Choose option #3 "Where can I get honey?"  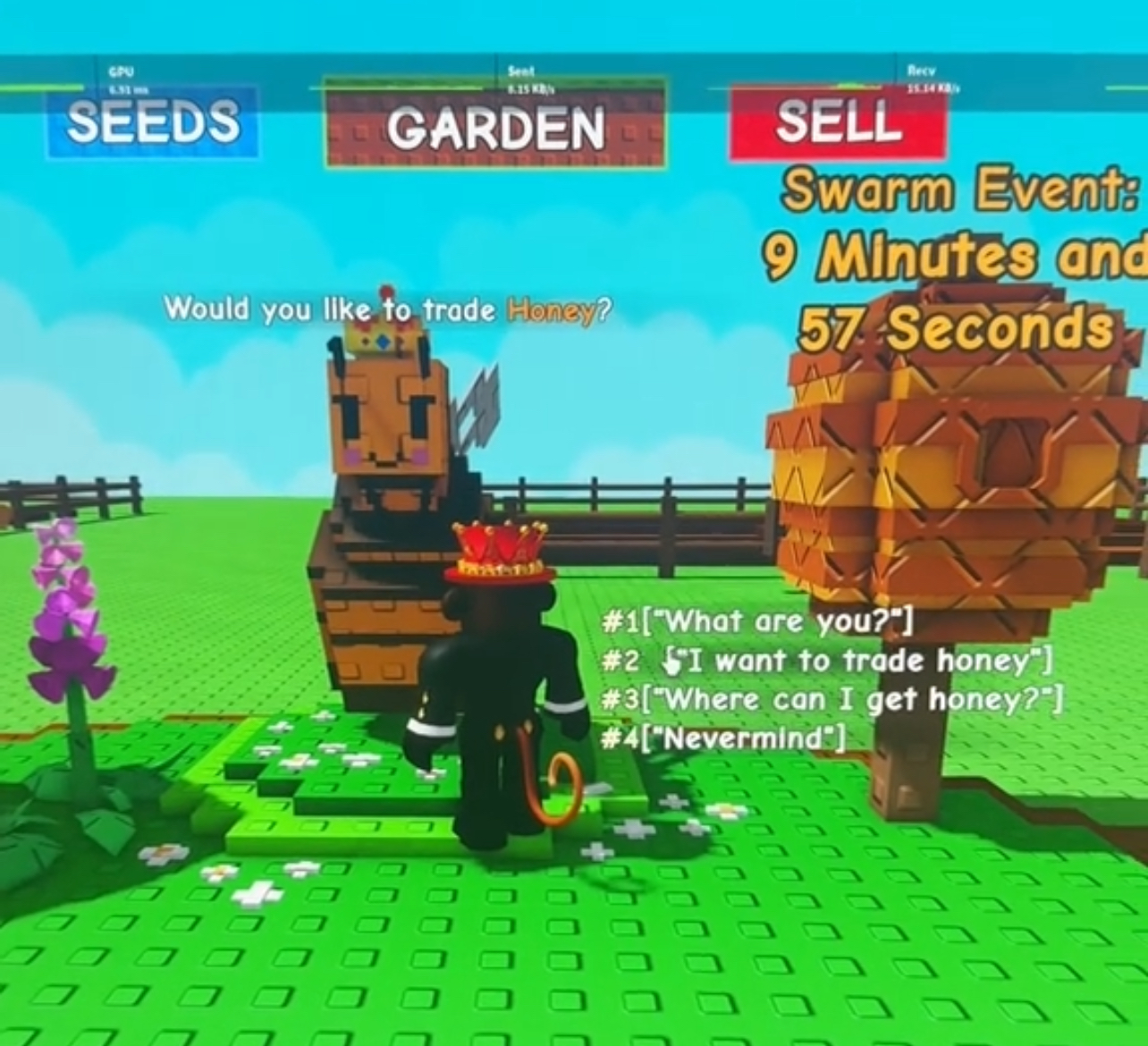coord(831,699)
